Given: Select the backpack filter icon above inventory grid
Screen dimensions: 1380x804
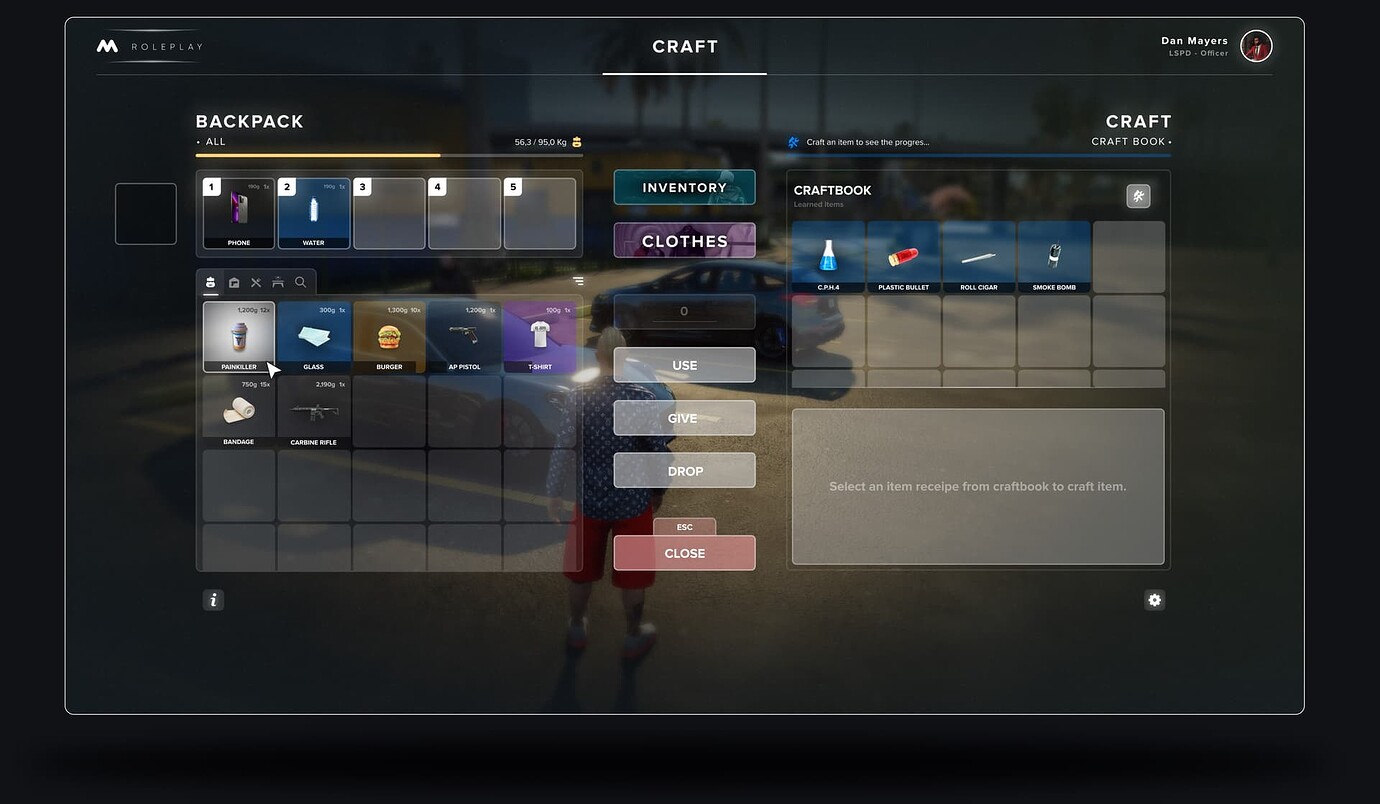Looking at the screenshot, I should [210, 282].
